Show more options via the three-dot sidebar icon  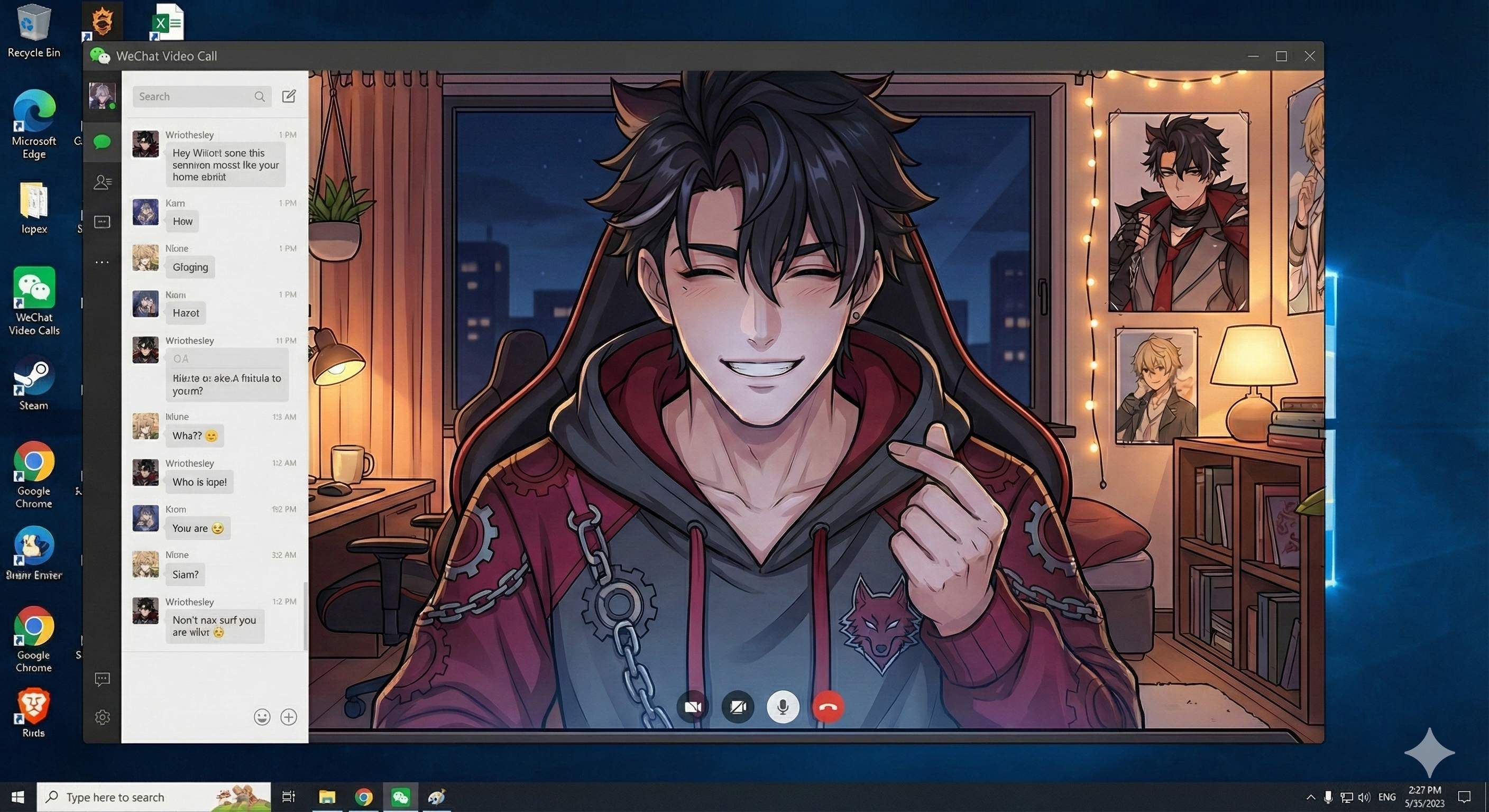[102, 262]
